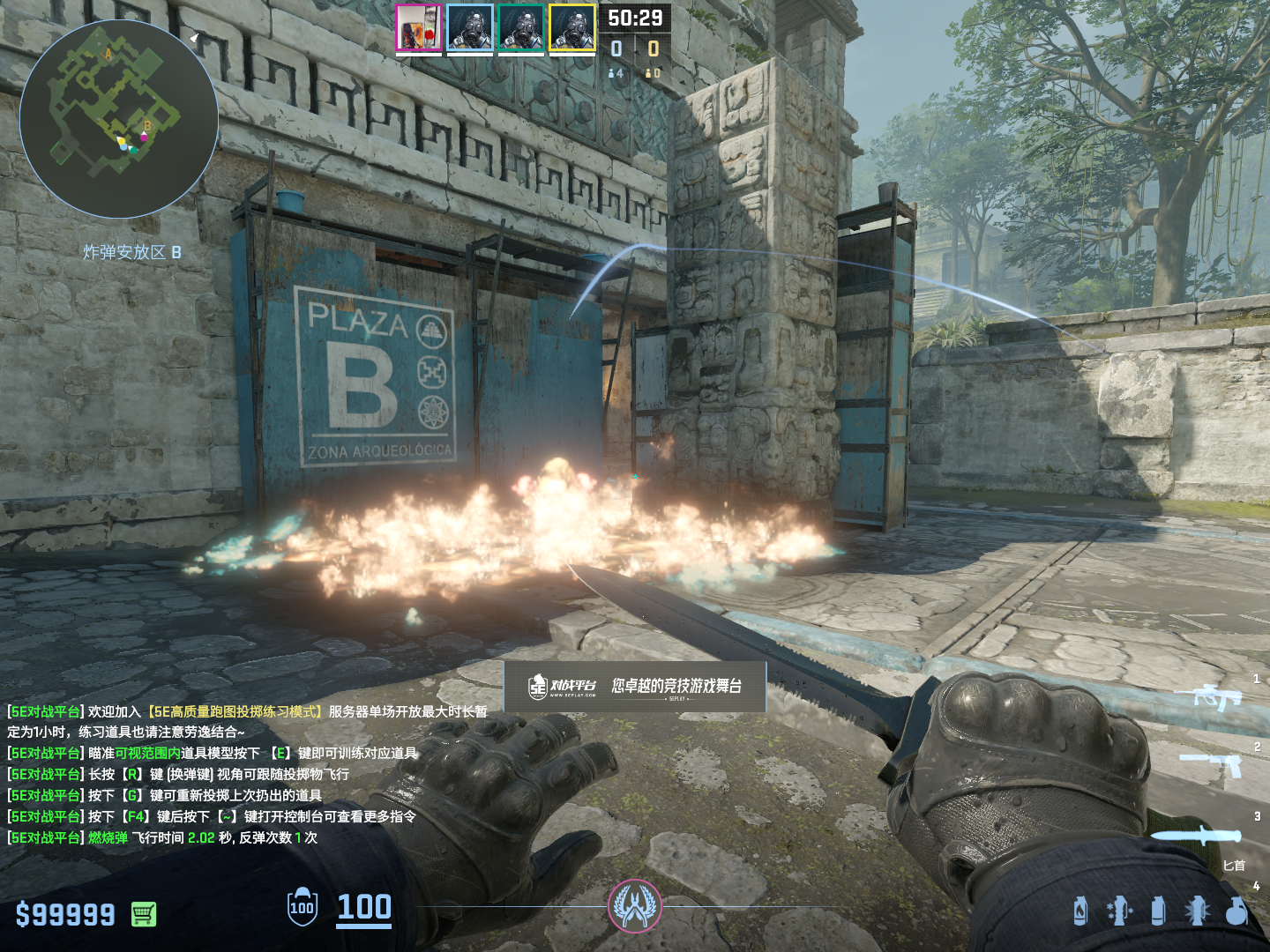Click the pink team emblem badge
The width and height of the screenshot is (1270, 952).
(635, 906)
